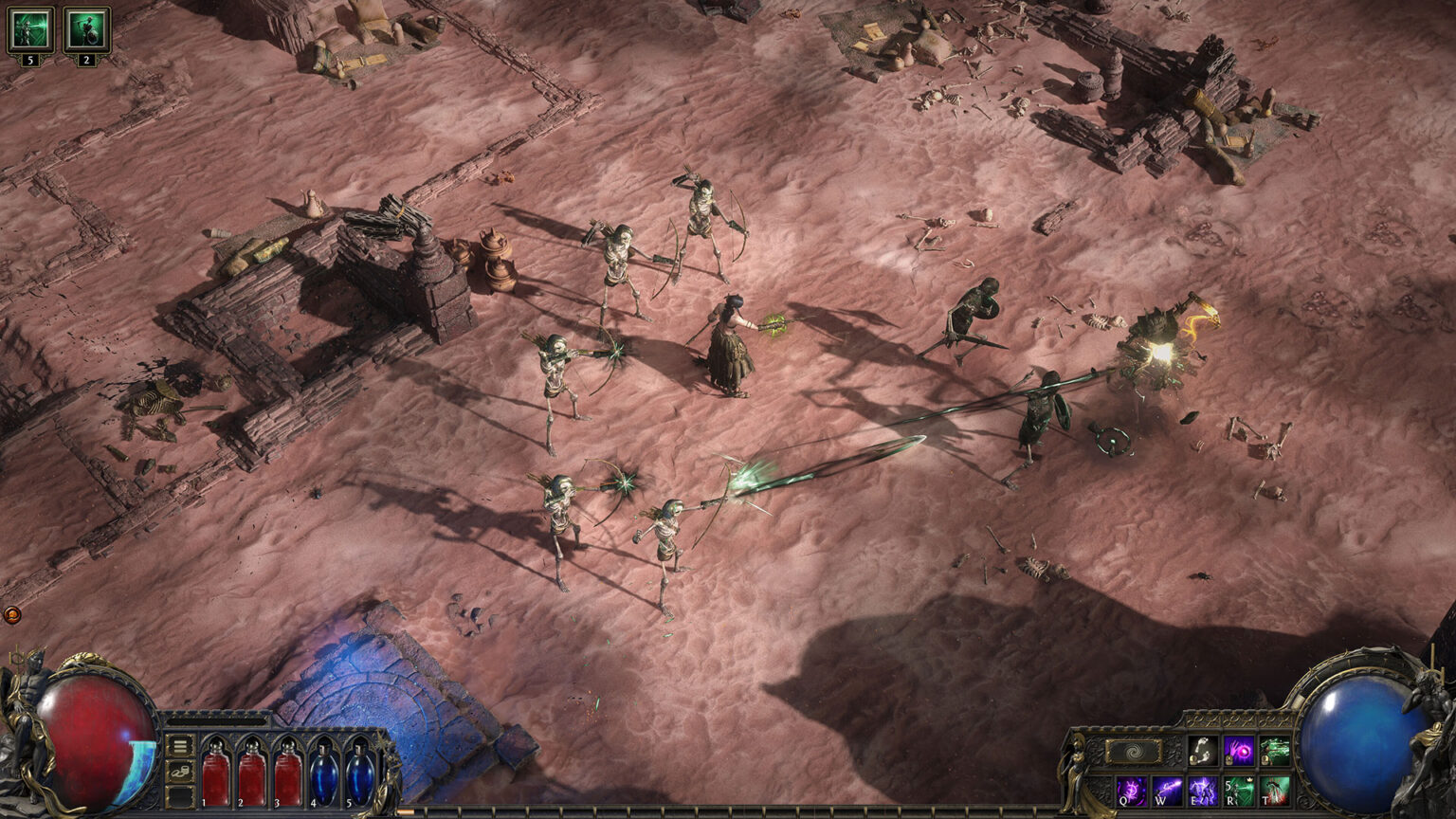Open the hamburger game menu above the flasks
The height and width of the screenshot is (819, 1456).
[180, 747]
